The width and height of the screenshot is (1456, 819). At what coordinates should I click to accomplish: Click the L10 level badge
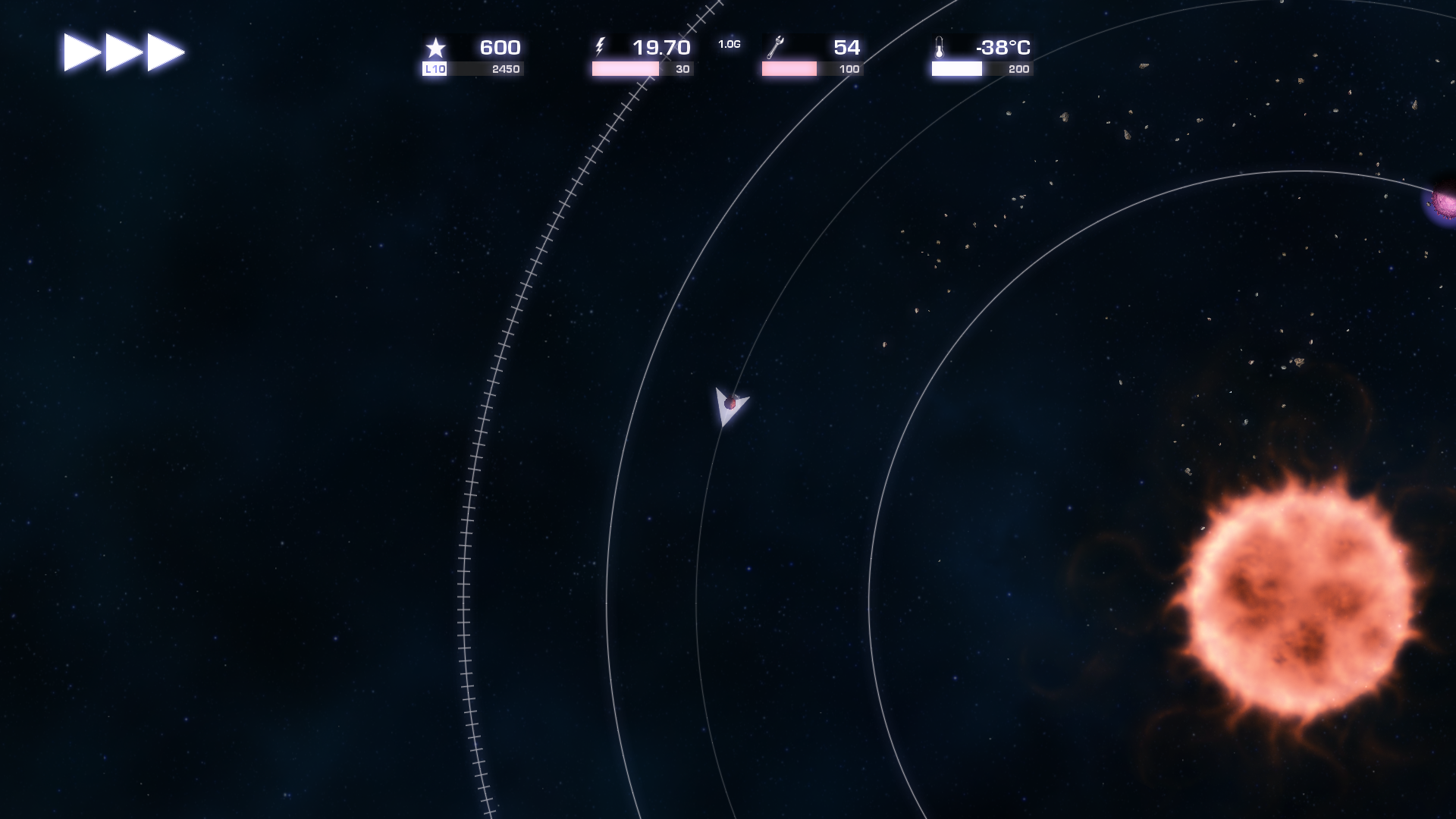[x=435, y=67]
